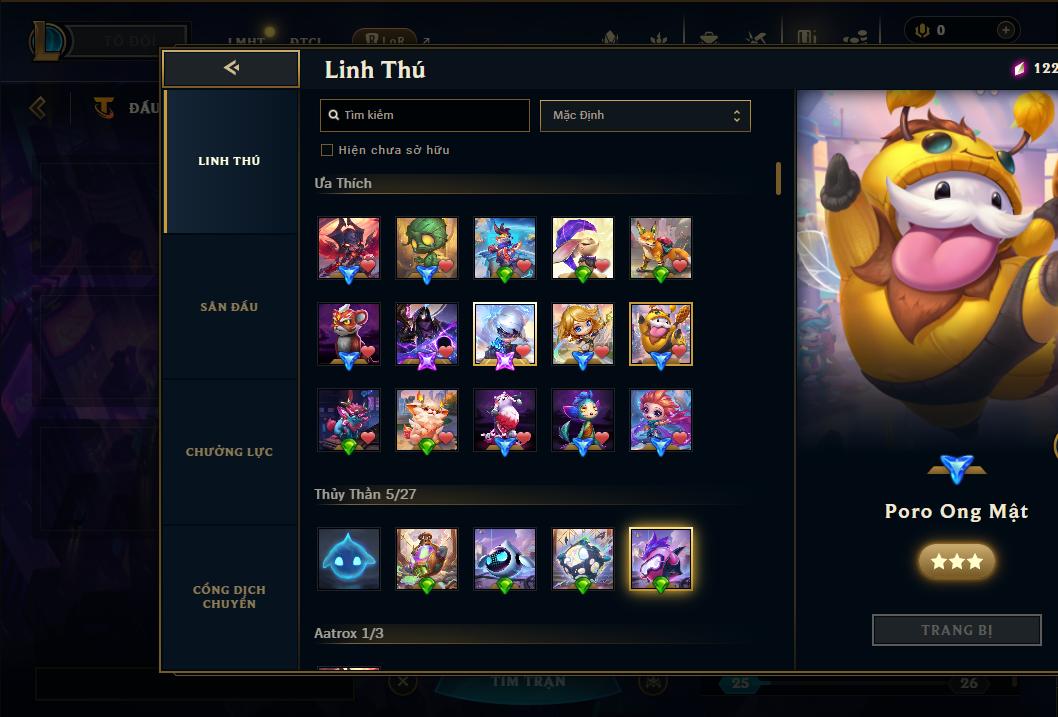Toggle the Hiện chưa sở hữu checkbox
Image resolution: width=1058 pixels, height=717 pixels.
327,150
